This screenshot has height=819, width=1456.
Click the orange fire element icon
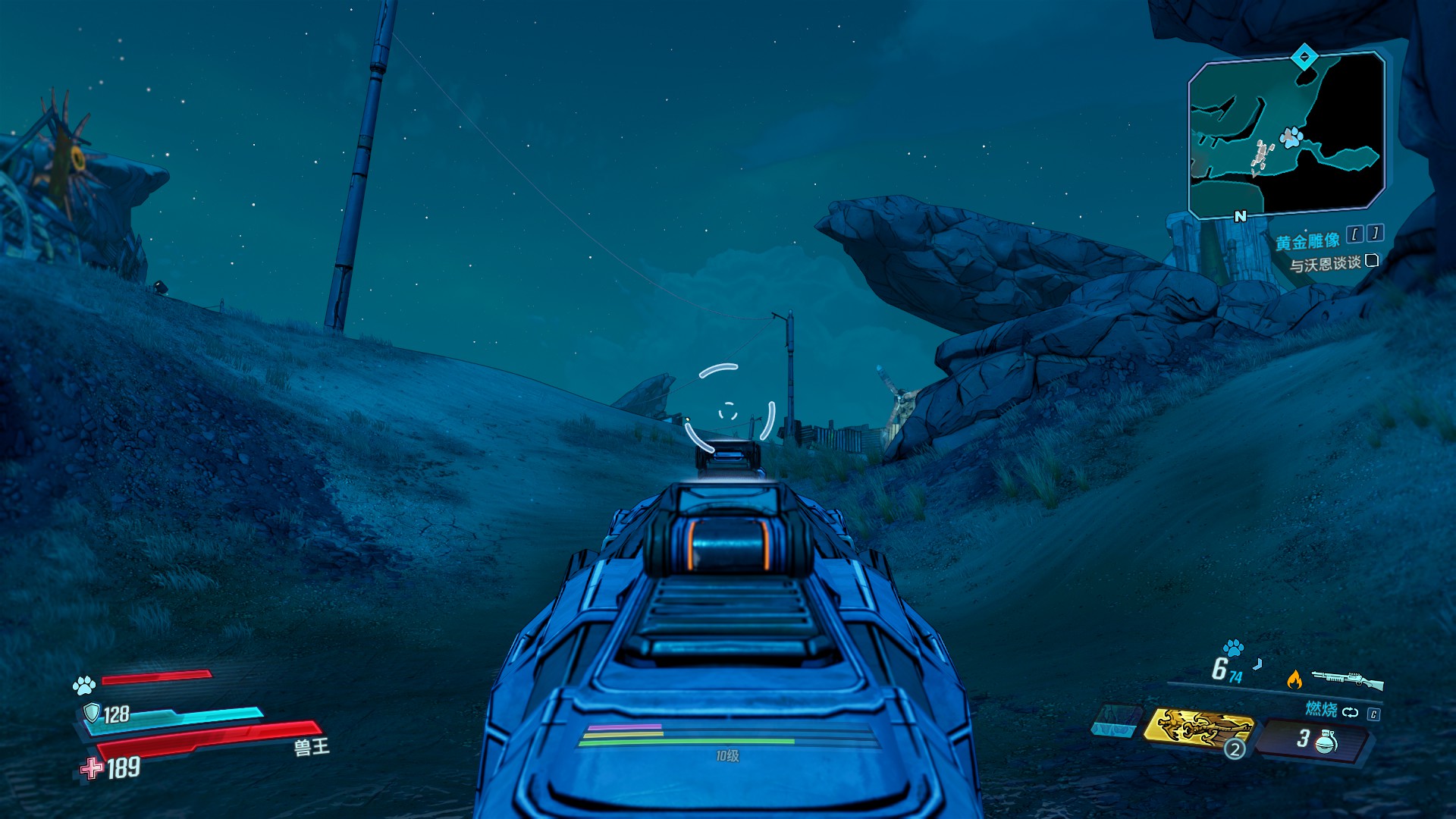pyautogui.click(x=1294, y=679)
